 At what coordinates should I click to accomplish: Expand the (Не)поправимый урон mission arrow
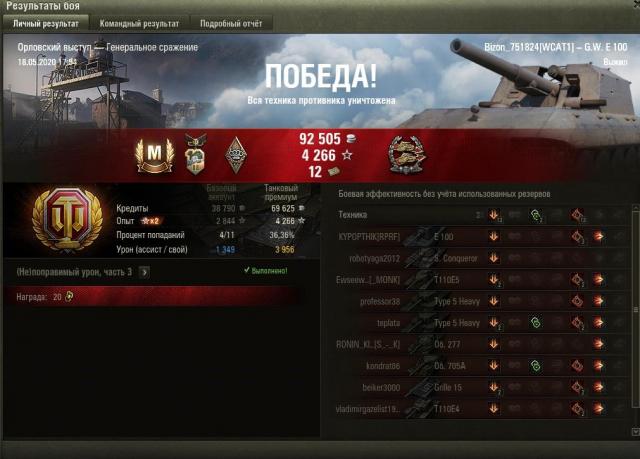[x=144, y=271]
